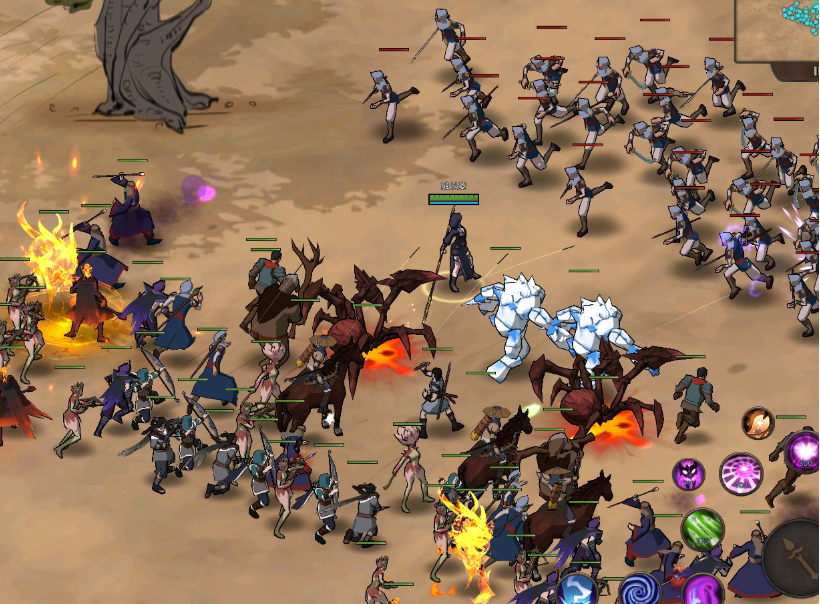This screenshot has width=820, height=604.
Task: Trigger the purple radial shockwave skill
Action: (741, 474)
